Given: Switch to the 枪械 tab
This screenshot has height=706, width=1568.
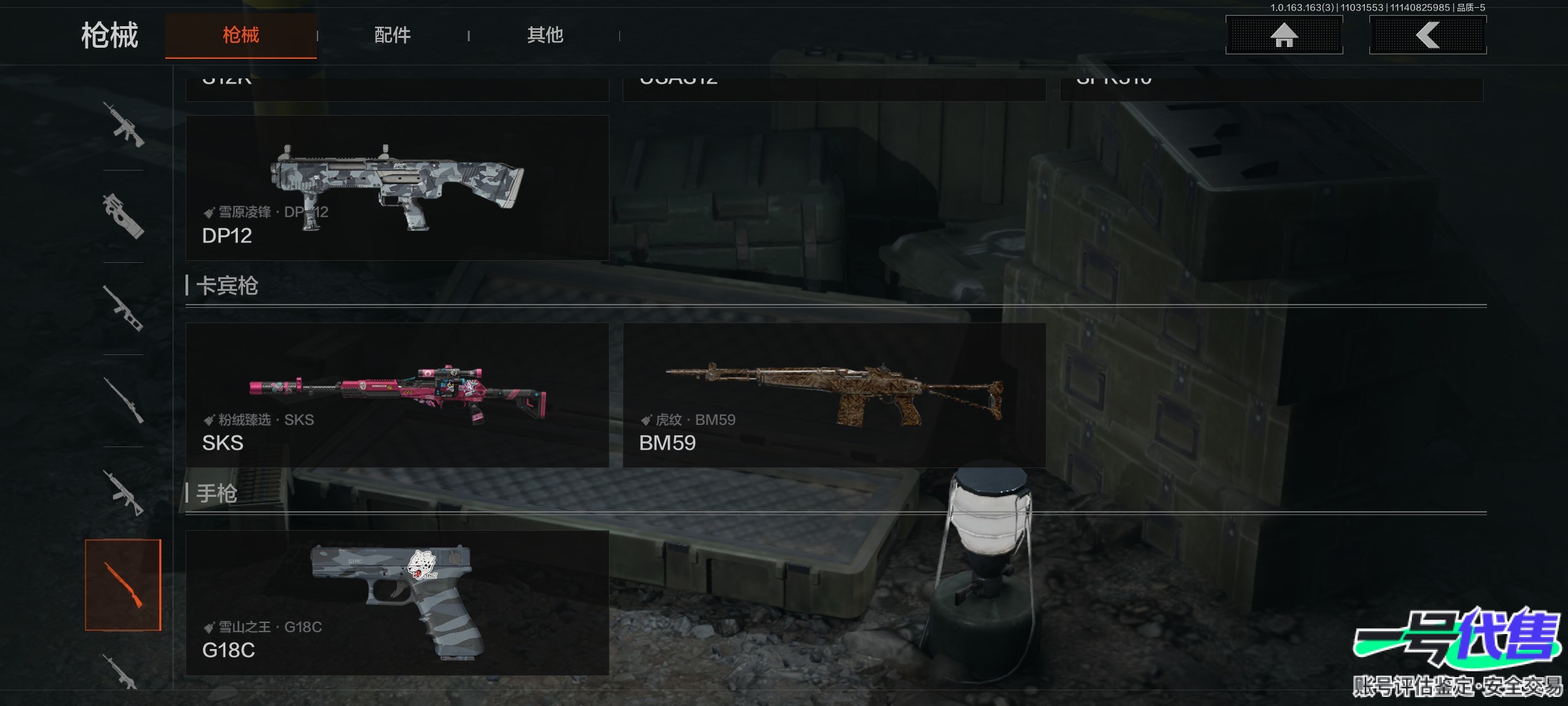Looking at the screenshot, I should 240,35.
